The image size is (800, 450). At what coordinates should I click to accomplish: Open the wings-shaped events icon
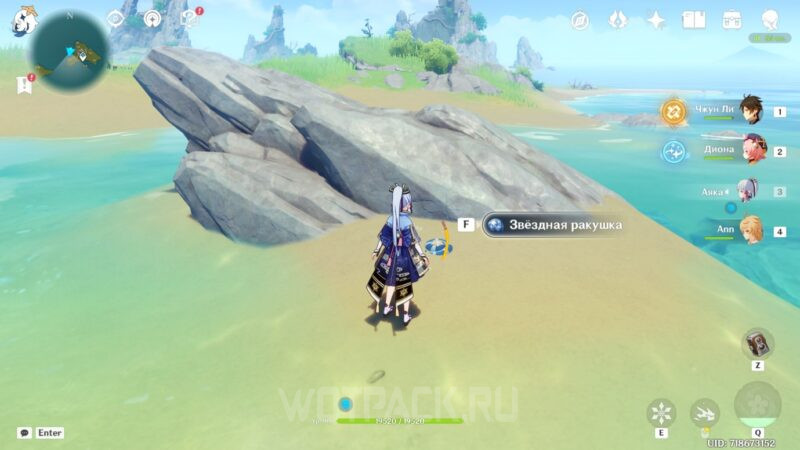(x=617, y=20)
